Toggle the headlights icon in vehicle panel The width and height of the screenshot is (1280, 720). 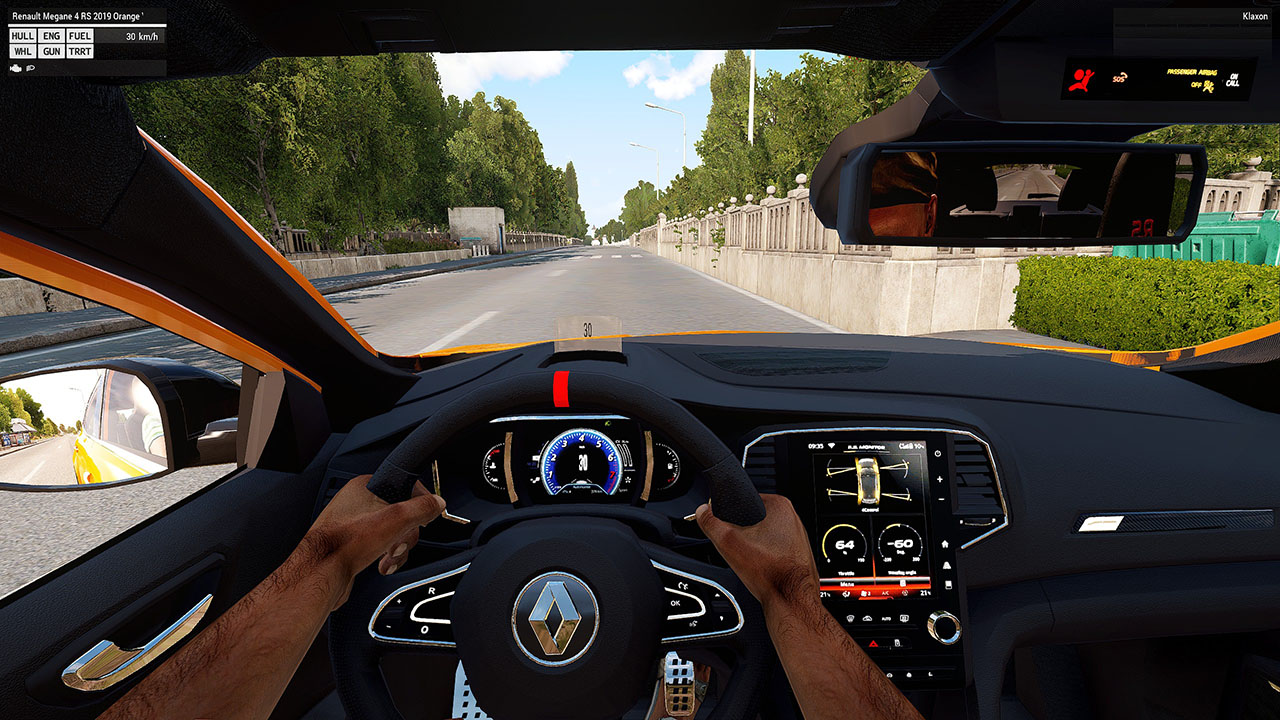31,68
